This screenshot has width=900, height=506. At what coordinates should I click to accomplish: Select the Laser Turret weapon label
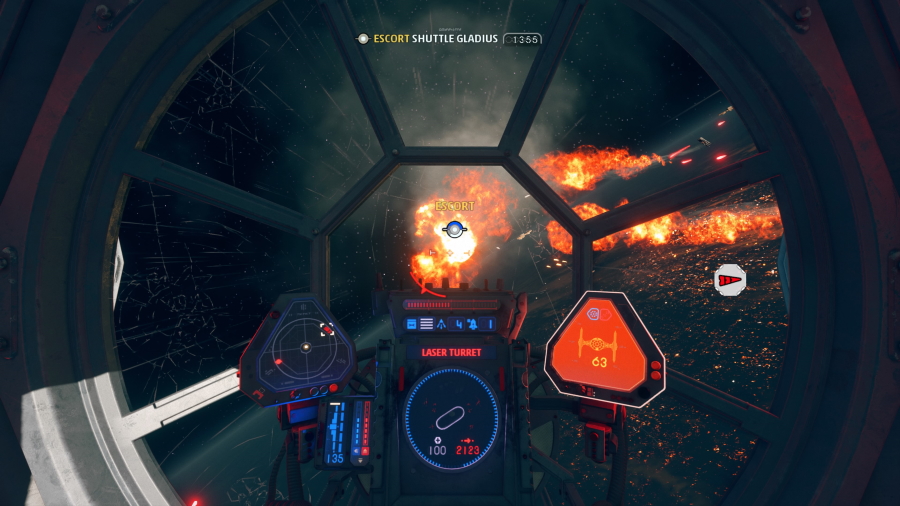click(451, 352)
